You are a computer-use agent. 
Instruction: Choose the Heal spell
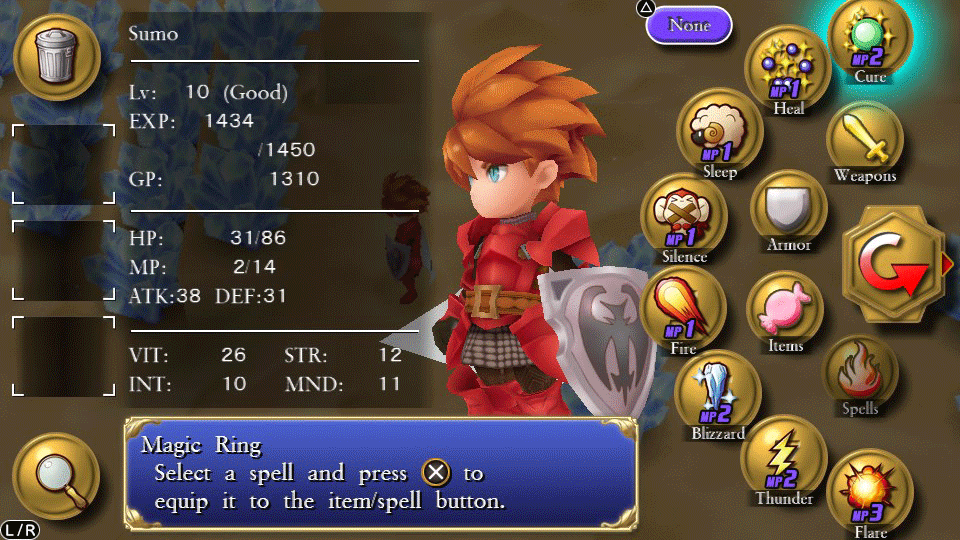[788, 69]
